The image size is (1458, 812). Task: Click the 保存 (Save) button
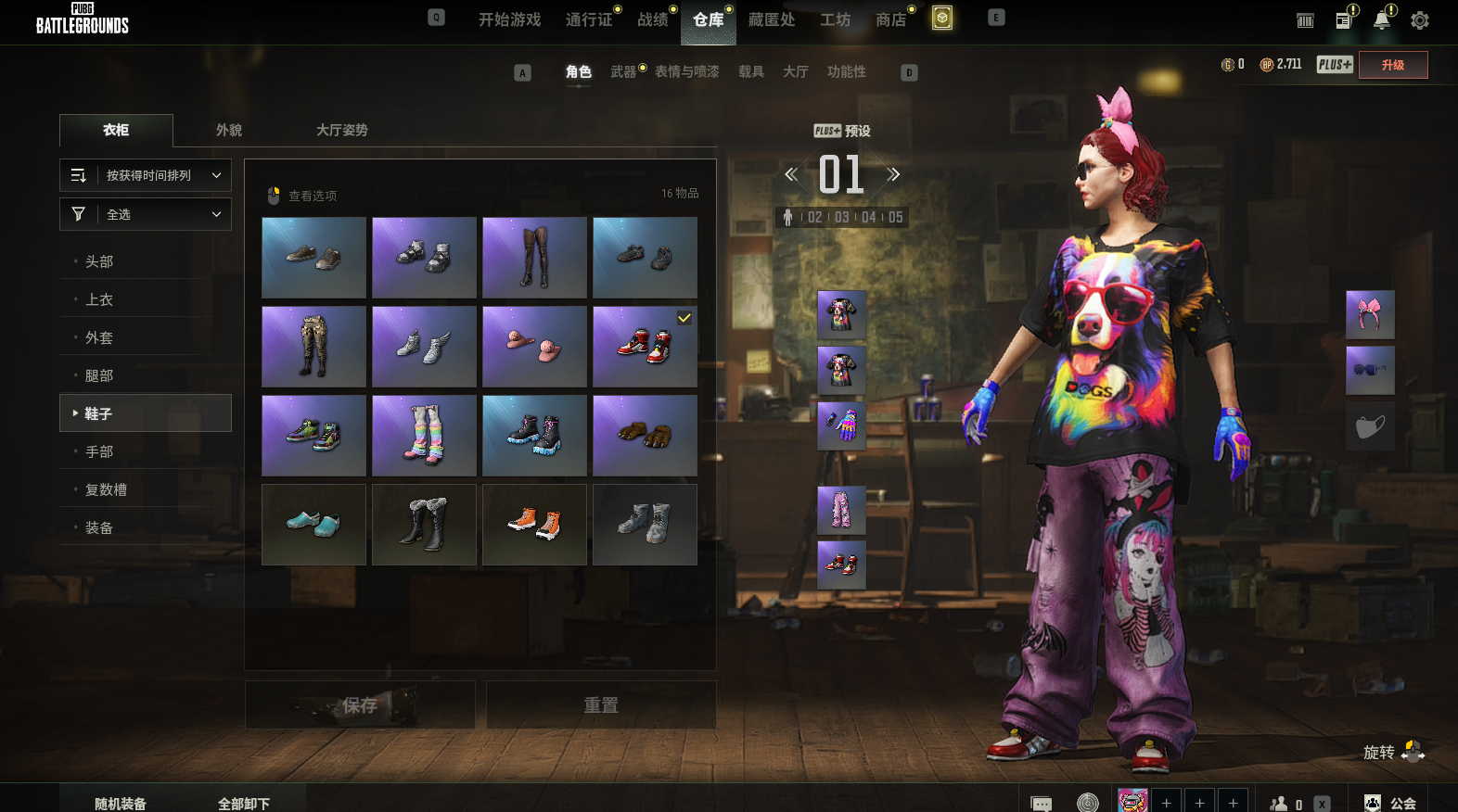click(x=360, y=705)
